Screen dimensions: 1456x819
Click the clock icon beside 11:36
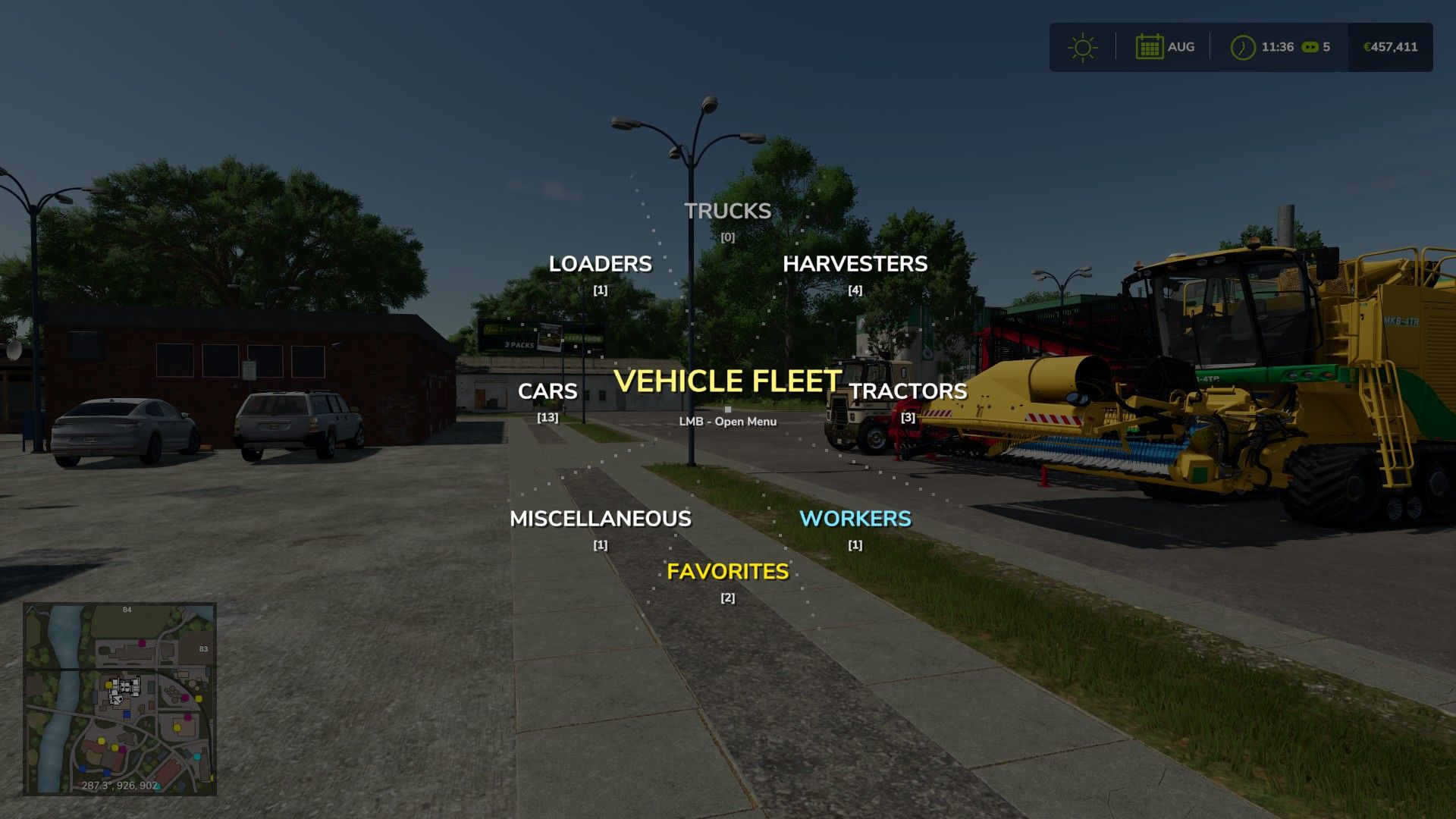(1242, 46)
